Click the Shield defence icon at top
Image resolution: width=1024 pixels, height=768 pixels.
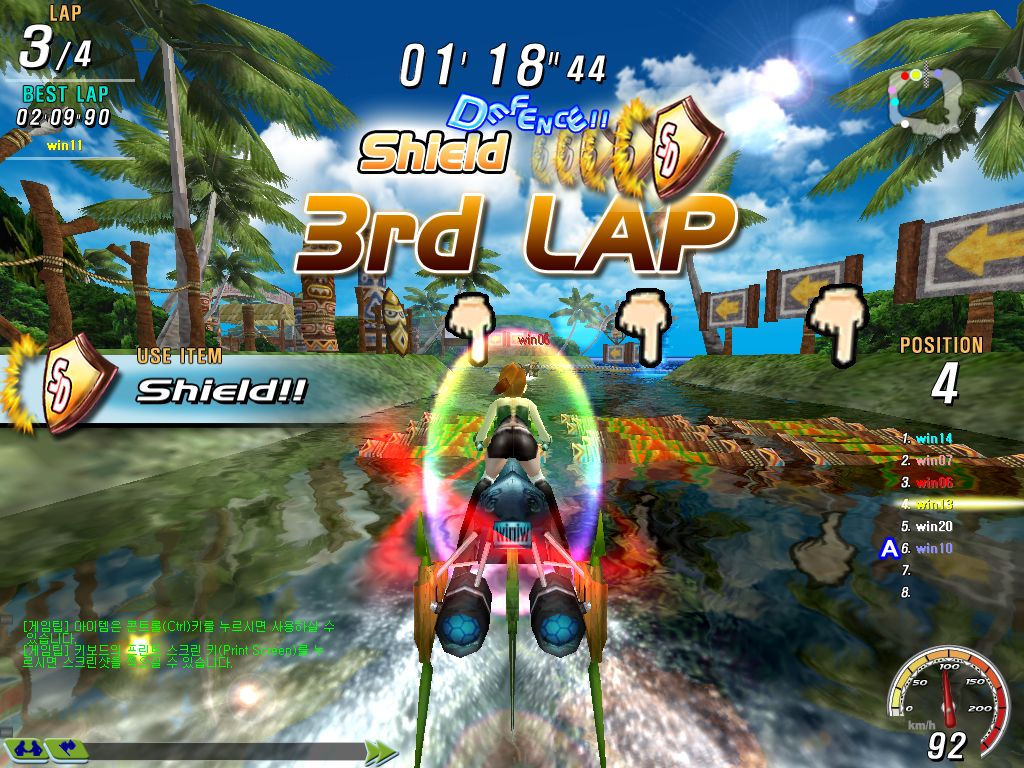(x=683, y=148)
